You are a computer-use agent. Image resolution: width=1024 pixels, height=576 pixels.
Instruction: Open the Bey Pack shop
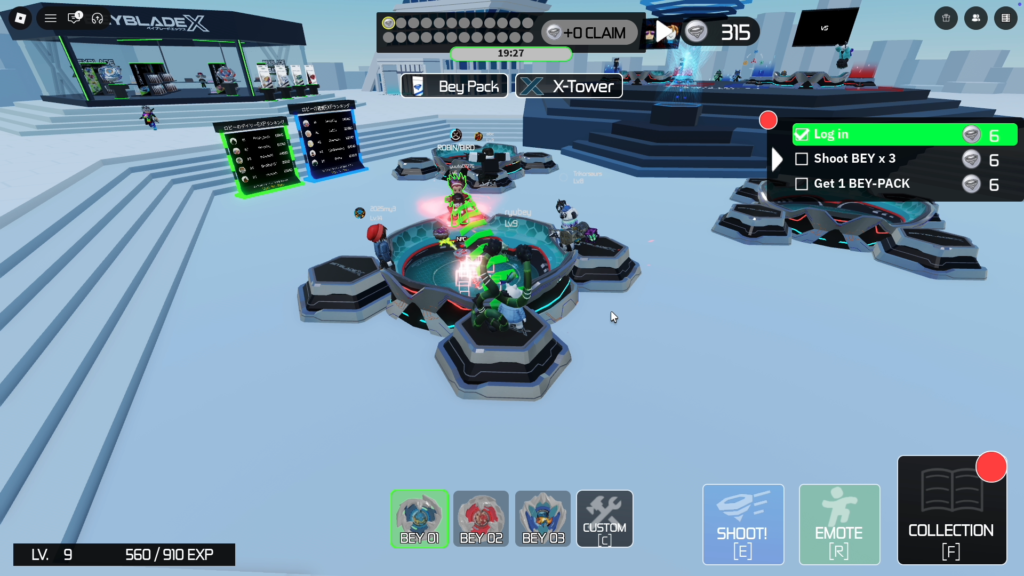456,86
